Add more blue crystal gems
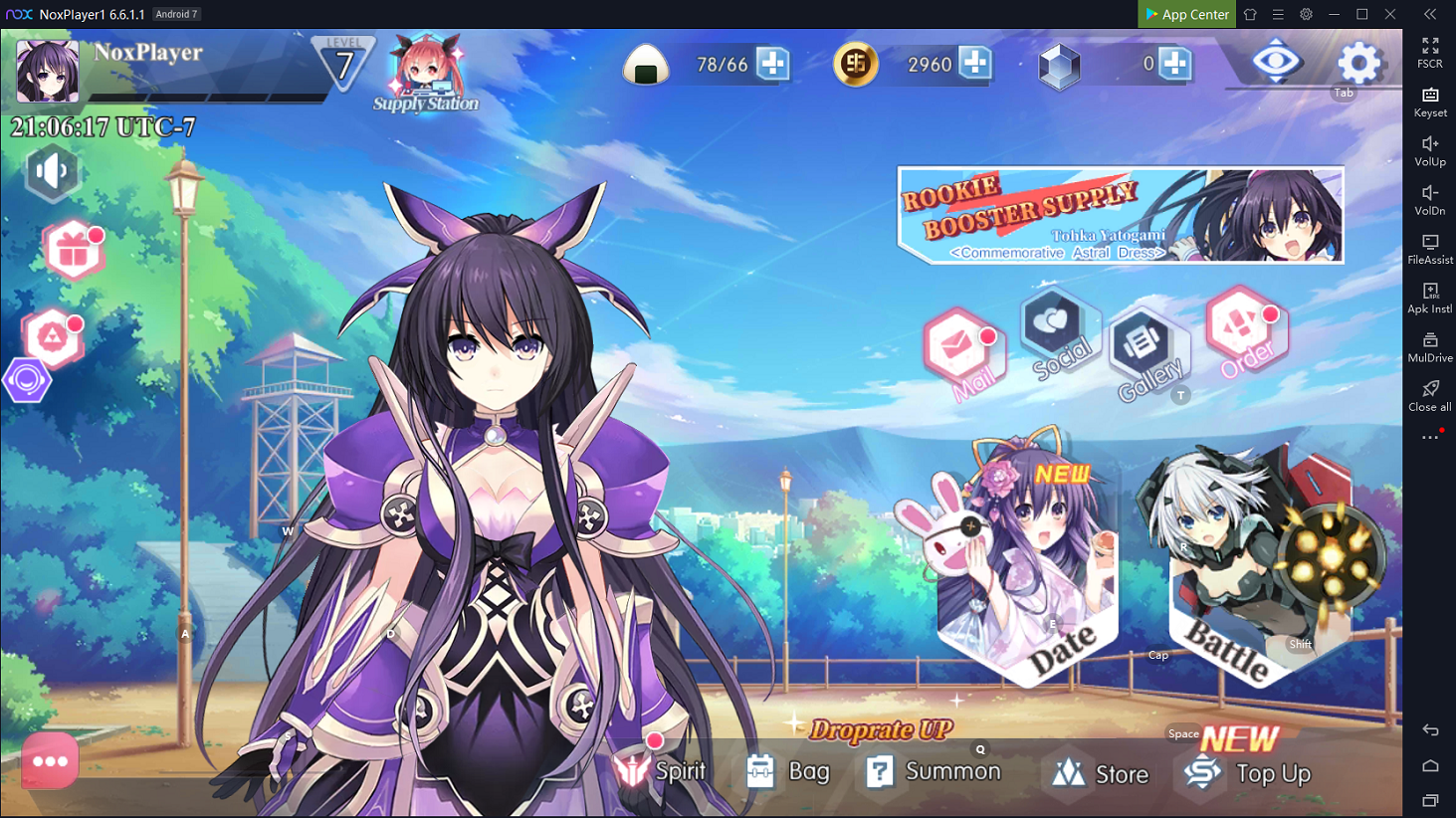Screen dimensions: 1456x818 point(1175,64)
